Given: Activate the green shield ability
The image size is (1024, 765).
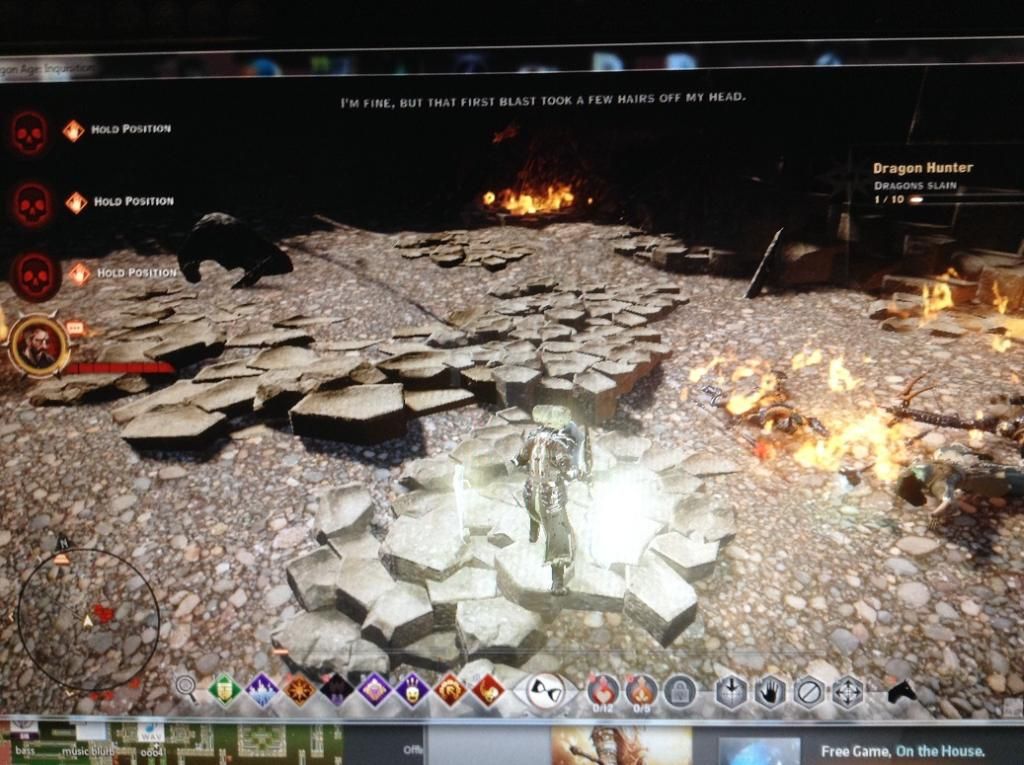Looking at the screenshot, I should 224,689.
